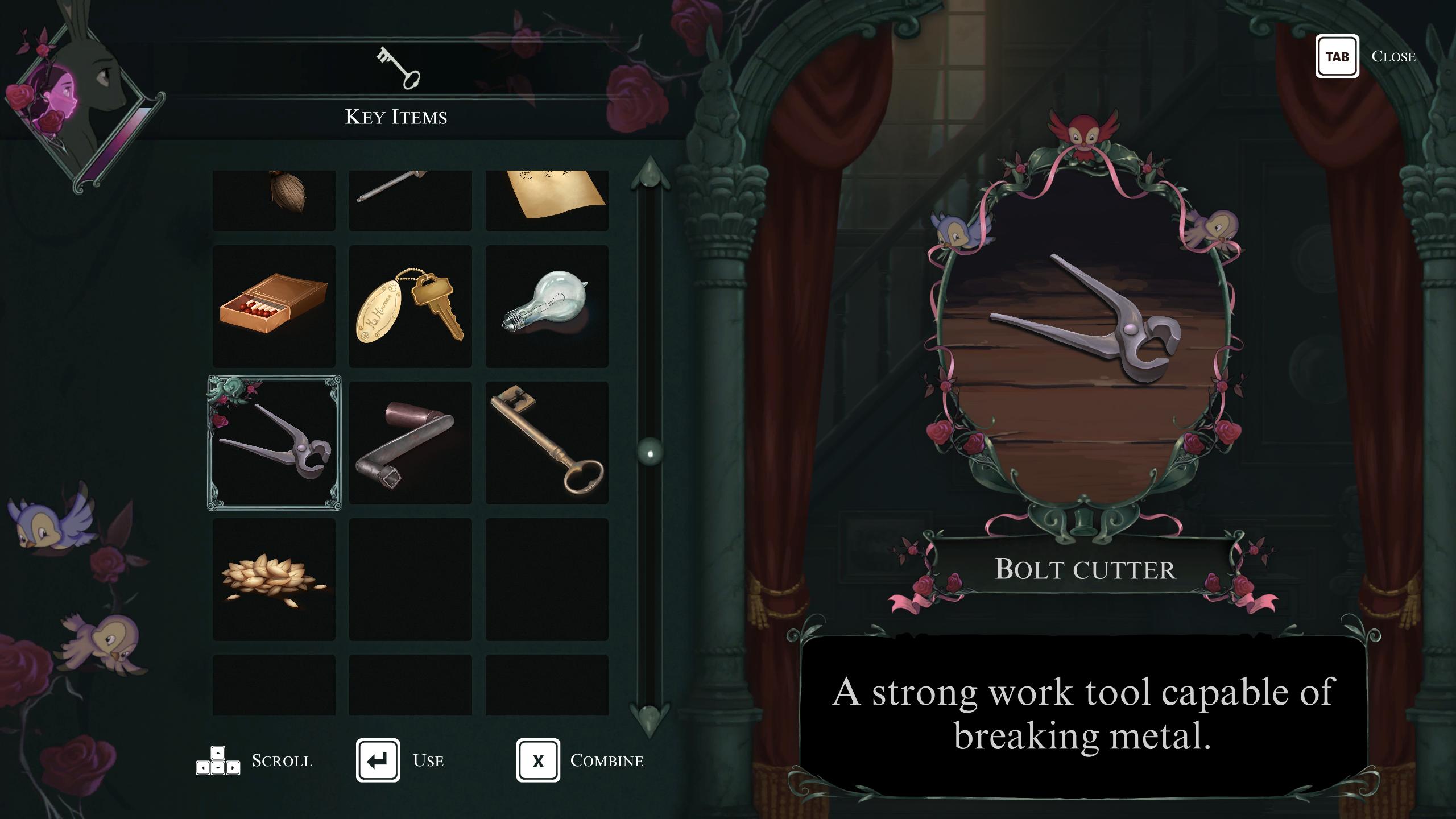
Task: Choose the brass key with name tag
Action: click(410, 306)
